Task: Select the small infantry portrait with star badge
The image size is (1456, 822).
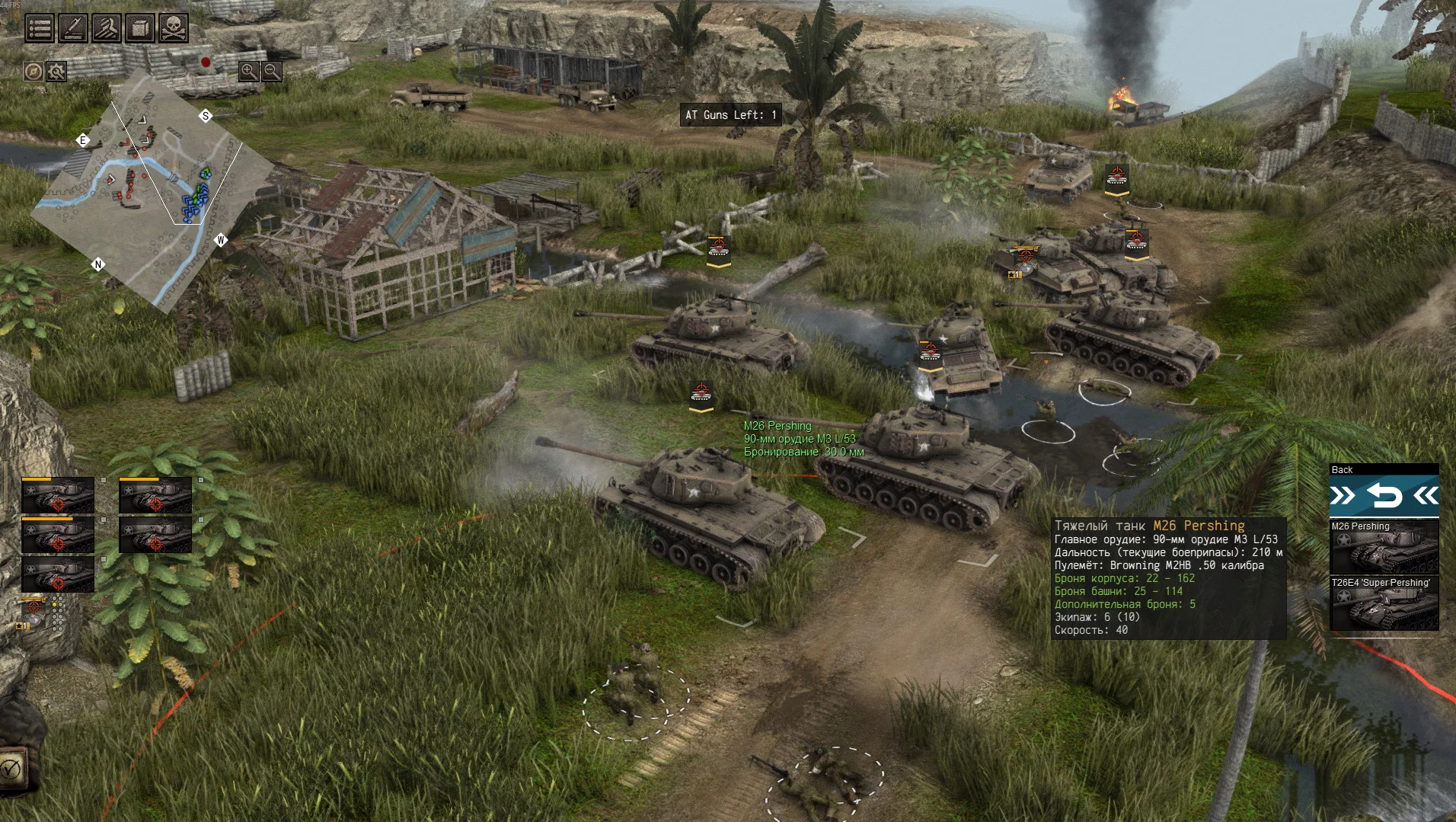Action: click(34, 610)
